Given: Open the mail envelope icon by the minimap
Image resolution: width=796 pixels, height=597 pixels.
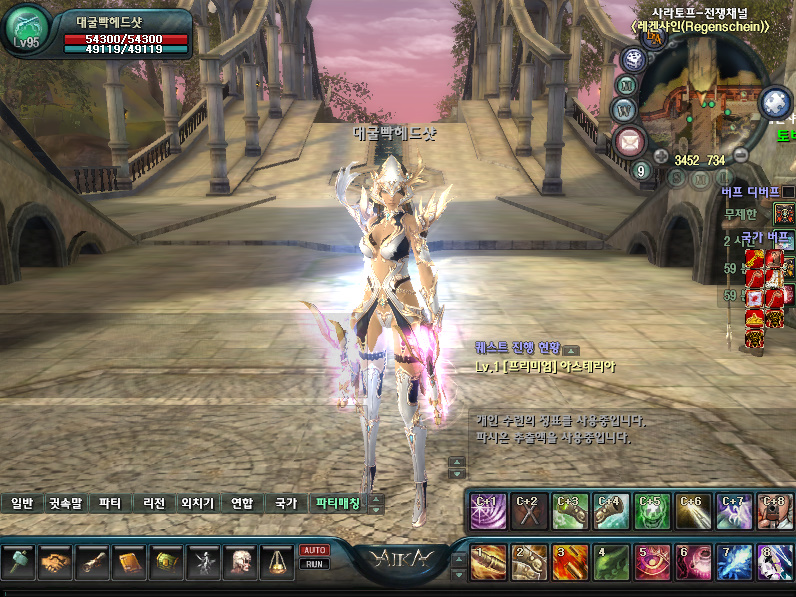Looking at the screenshot, I should click(x=630, y=141).
